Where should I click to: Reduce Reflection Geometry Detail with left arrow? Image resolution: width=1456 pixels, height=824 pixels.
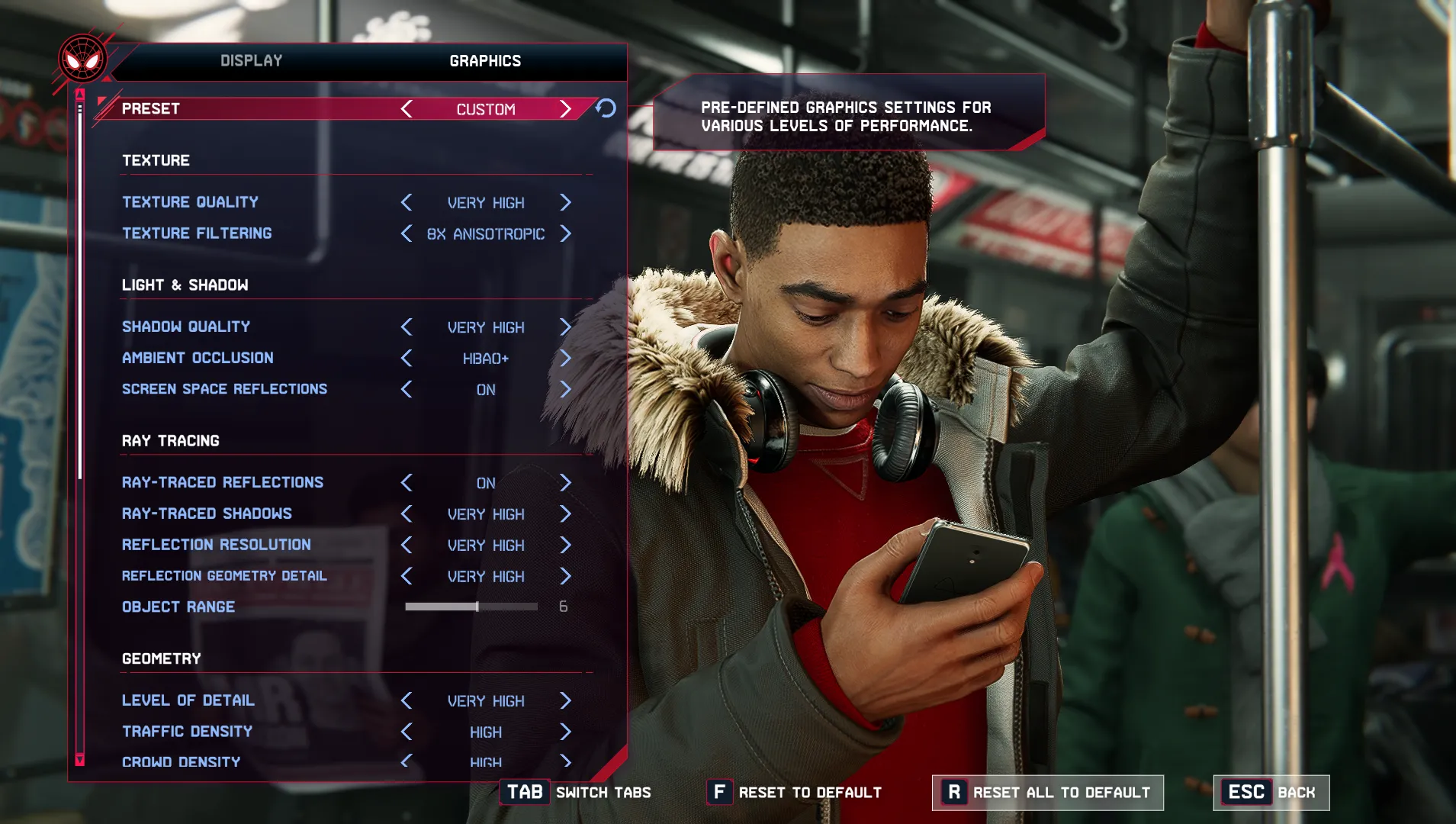pos(407,576)
